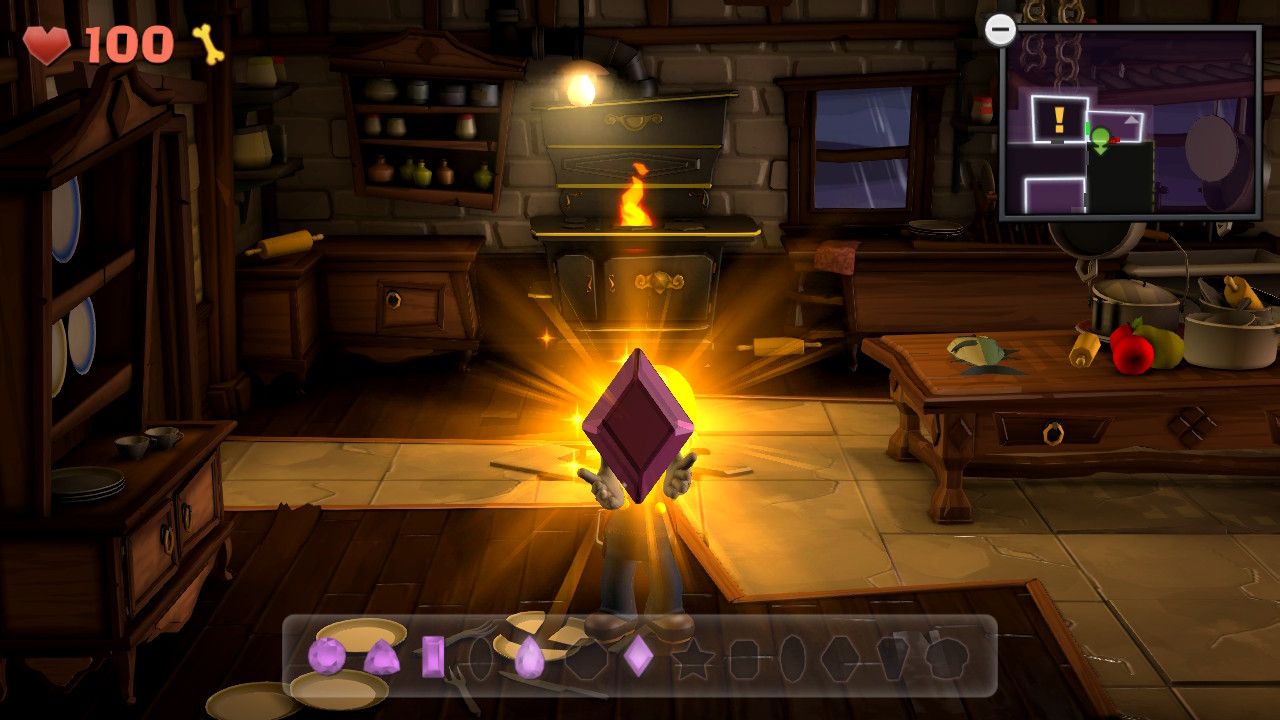Select the round amethyst gem in collection bar
Viewport: 1280px width, 720px height.
(325, 655)
